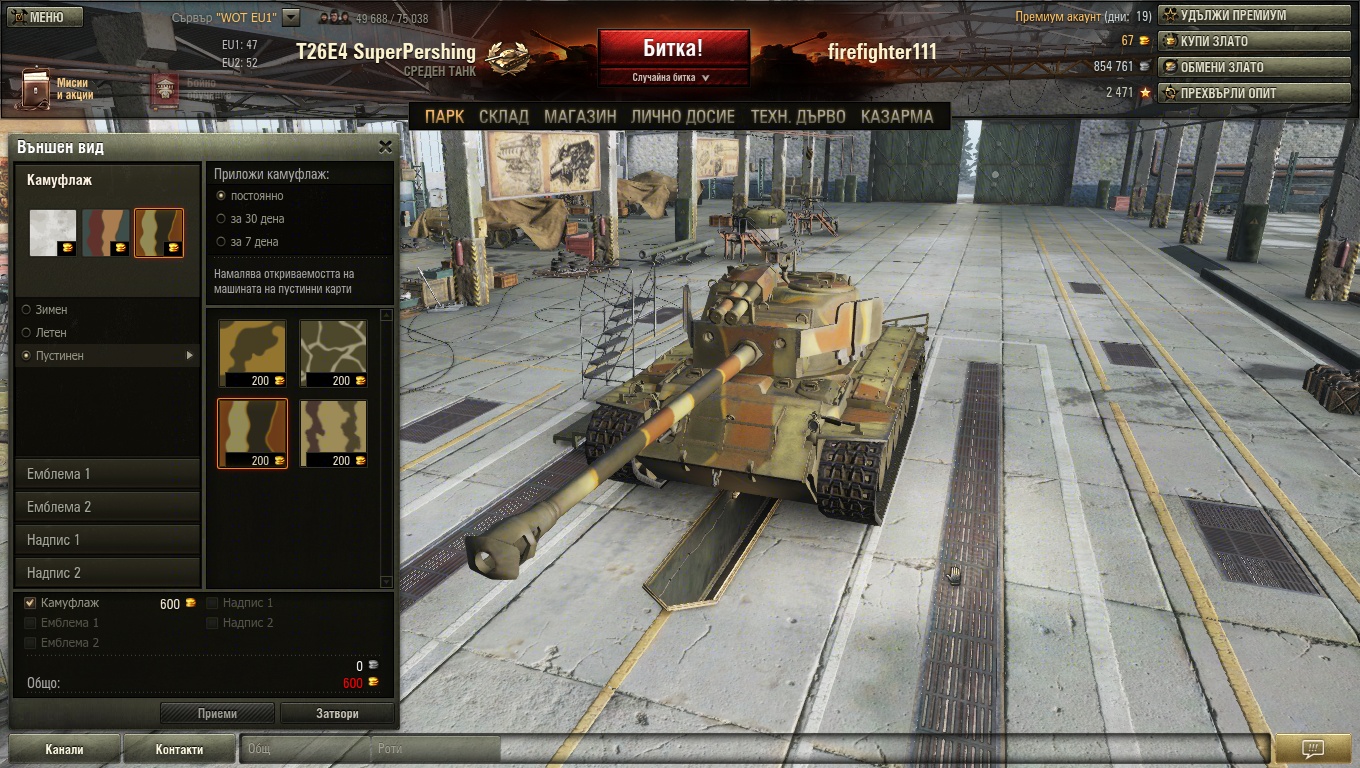The image size is (1360, 768).
Task: Expand the Надпис 2 section
Action: coord(108,573)
